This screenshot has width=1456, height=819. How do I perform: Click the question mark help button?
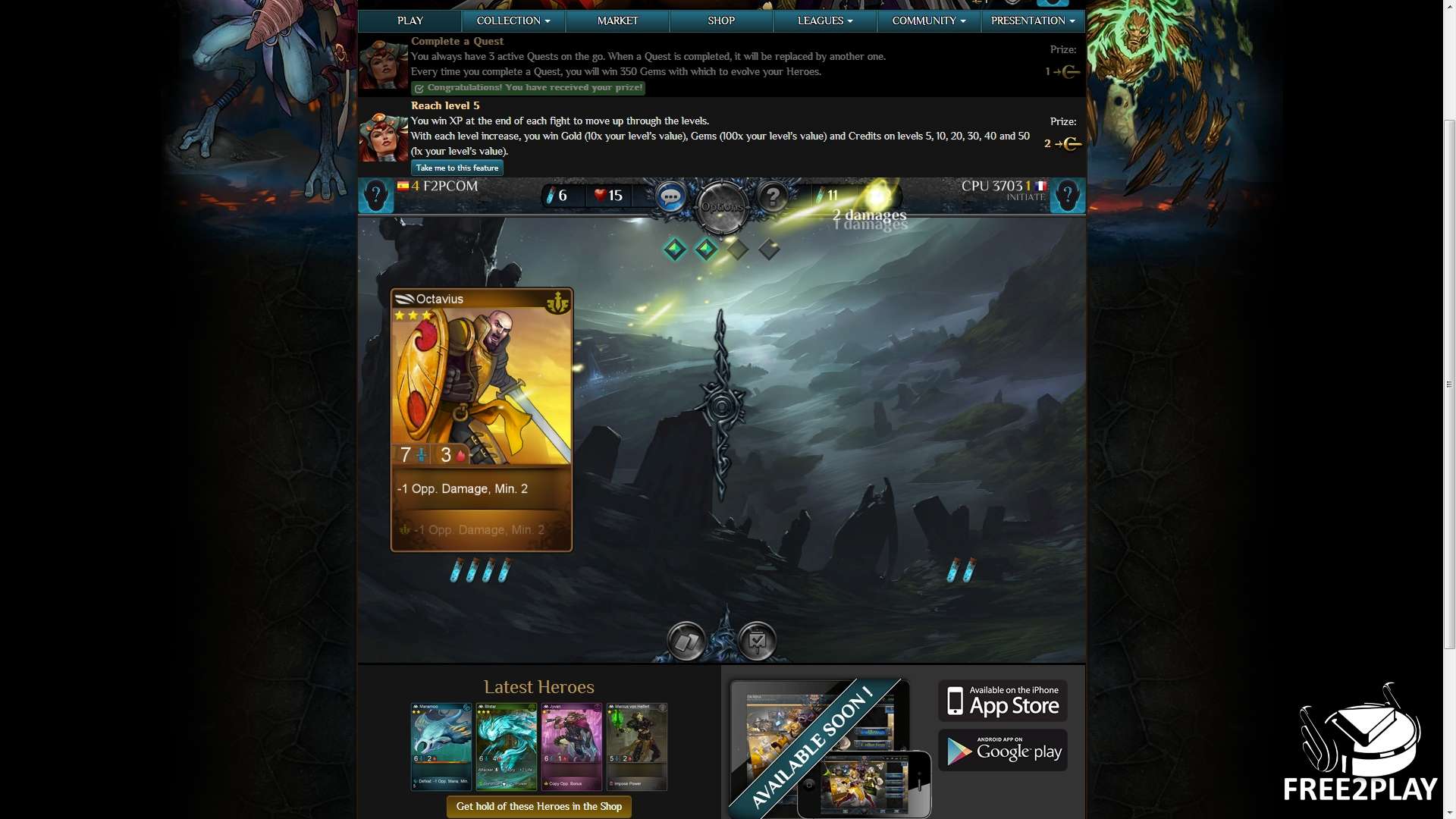773,197
